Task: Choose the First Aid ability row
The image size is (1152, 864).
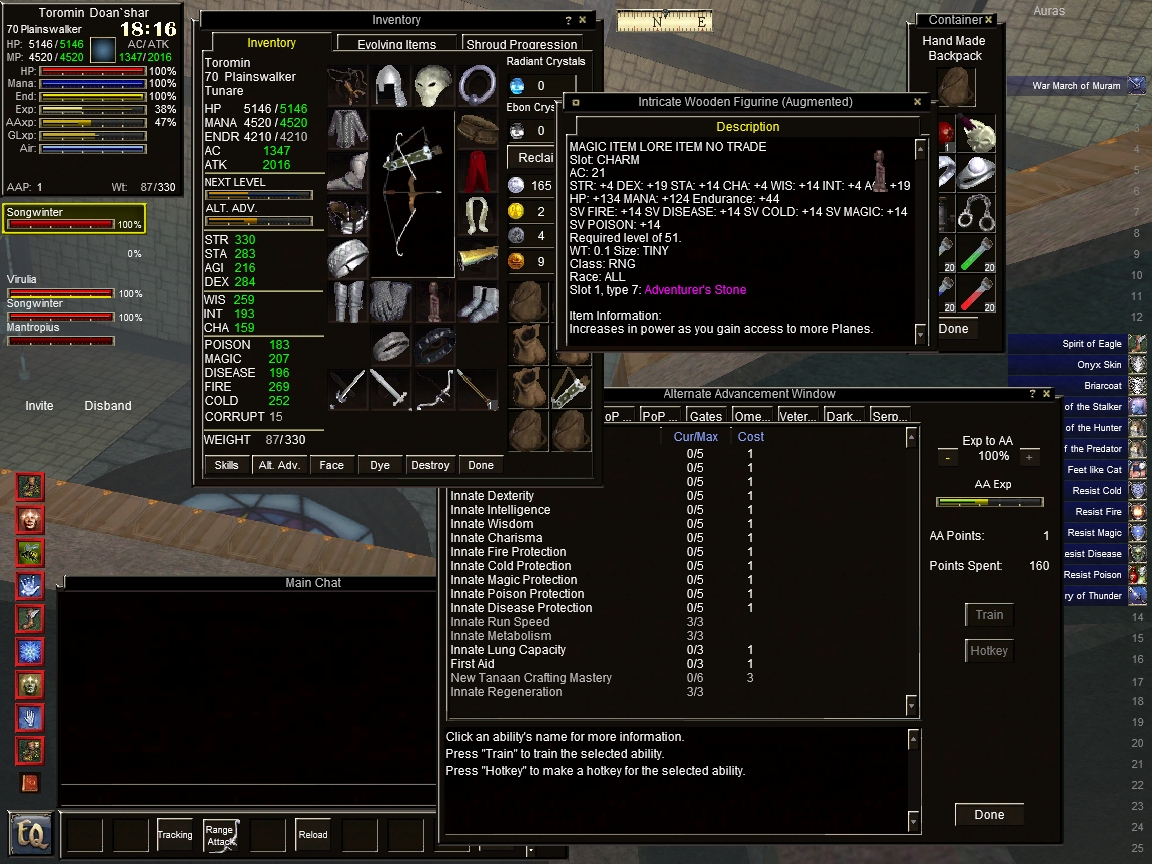Action: 472,664
